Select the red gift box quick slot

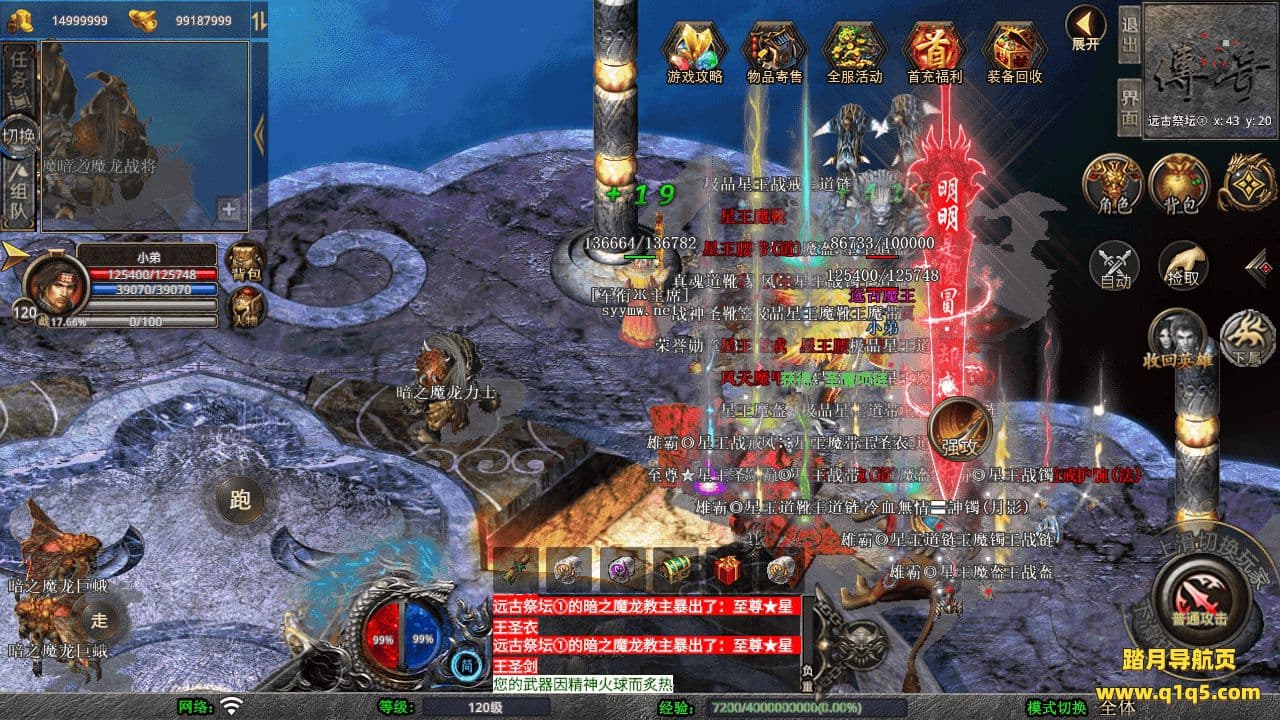click(x=726, y=571)
